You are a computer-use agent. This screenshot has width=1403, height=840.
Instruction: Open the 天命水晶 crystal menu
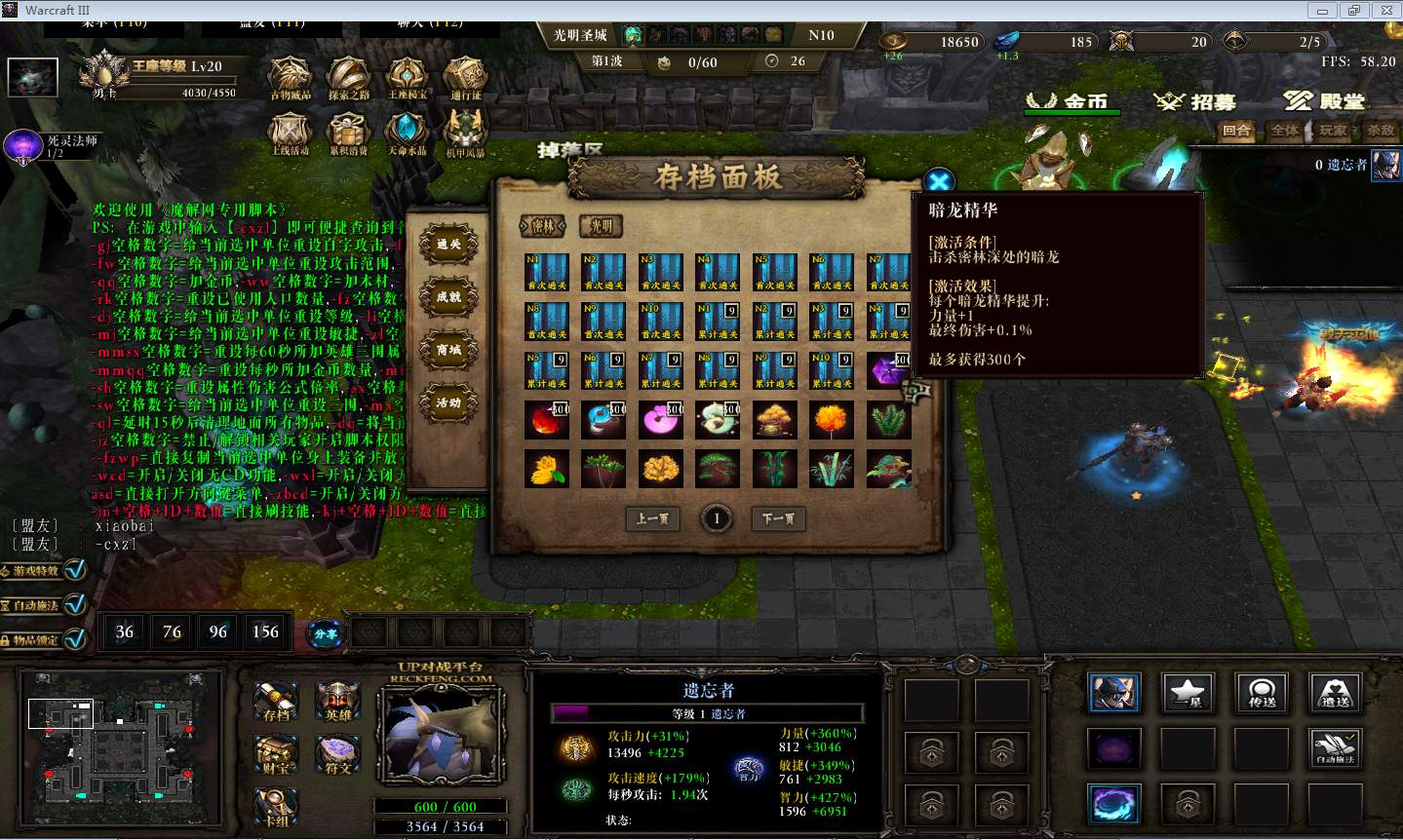[406, 134]
